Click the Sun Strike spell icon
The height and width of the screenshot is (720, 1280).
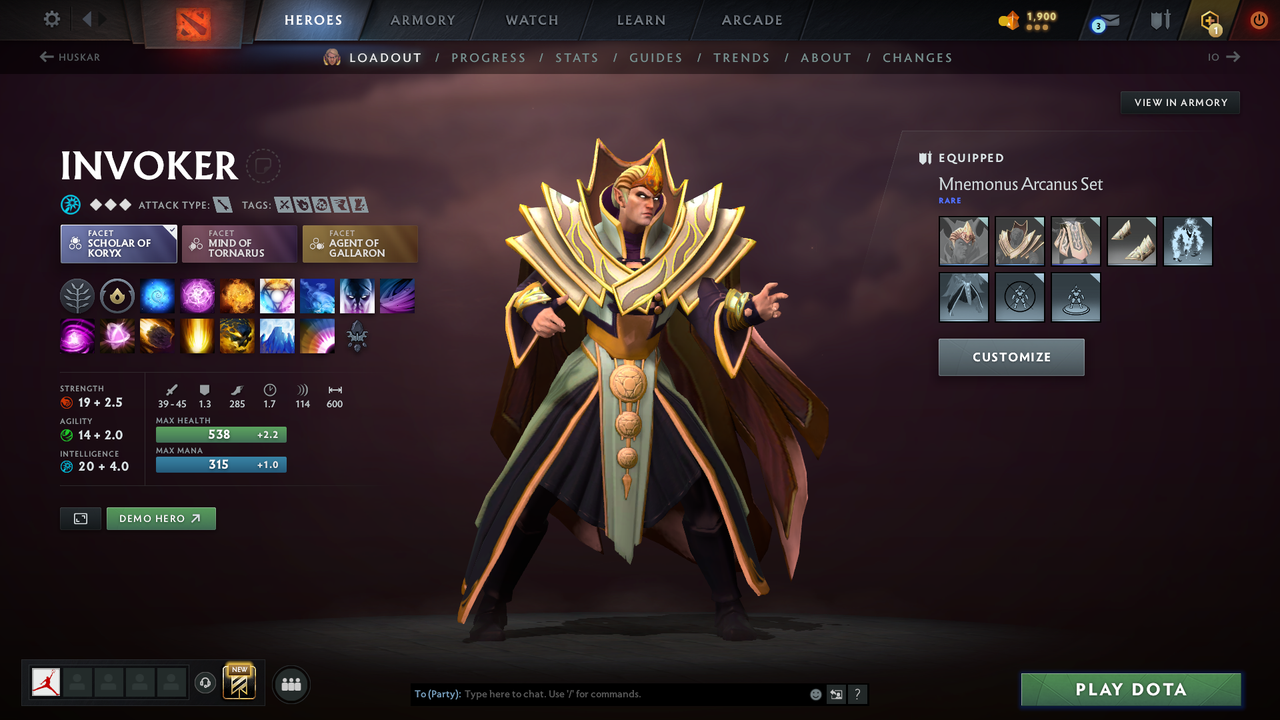click(x=197, y=335)
